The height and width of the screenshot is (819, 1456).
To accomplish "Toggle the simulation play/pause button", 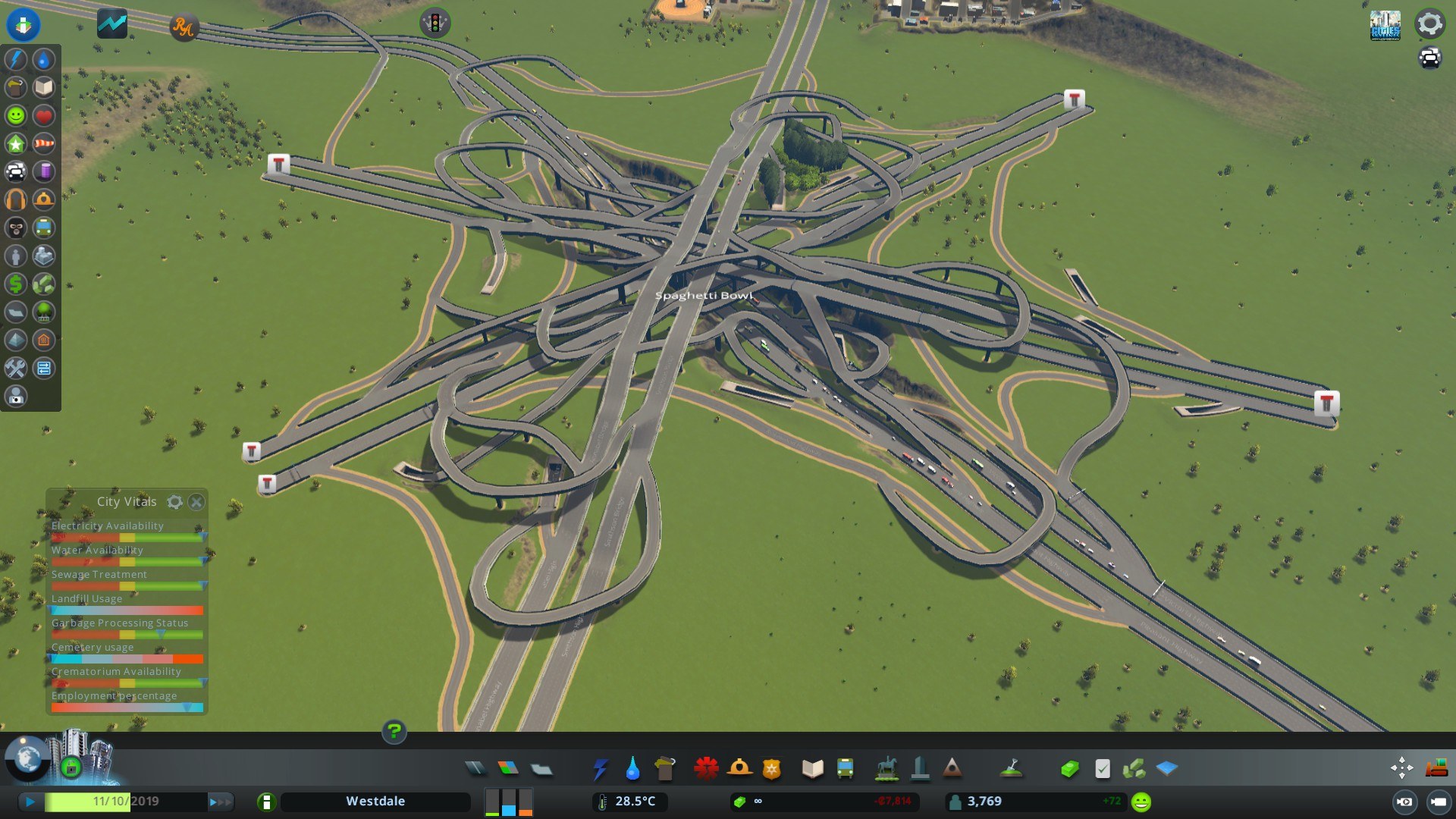I will tap(30, 802).
